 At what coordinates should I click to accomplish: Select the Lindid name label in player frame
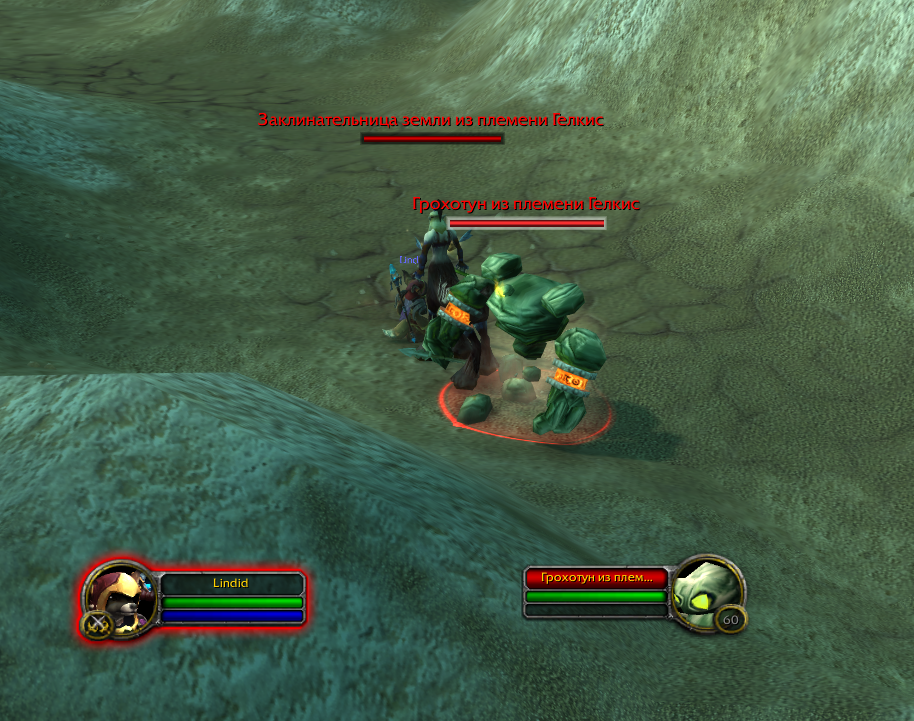(232, 583)
